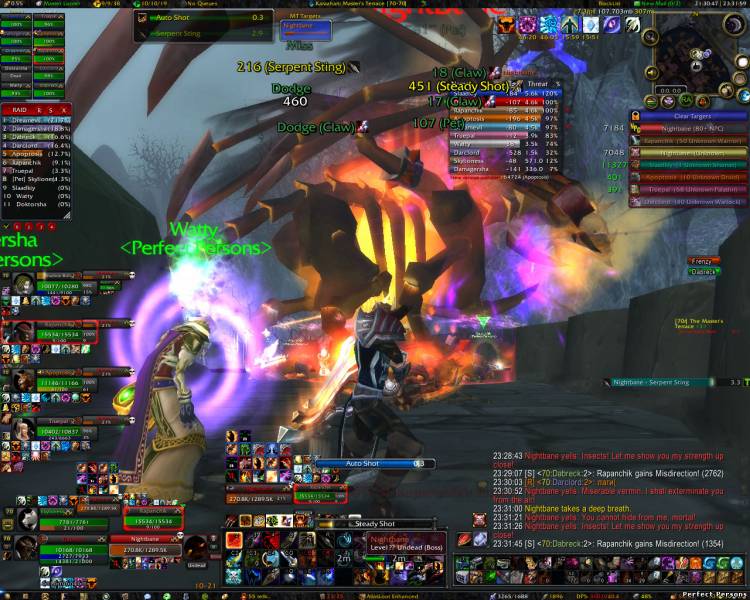This screenshot has height=600, width=750.
Task: Select Truepal (Paladin) in target list
Action: (x=688, y=188)
